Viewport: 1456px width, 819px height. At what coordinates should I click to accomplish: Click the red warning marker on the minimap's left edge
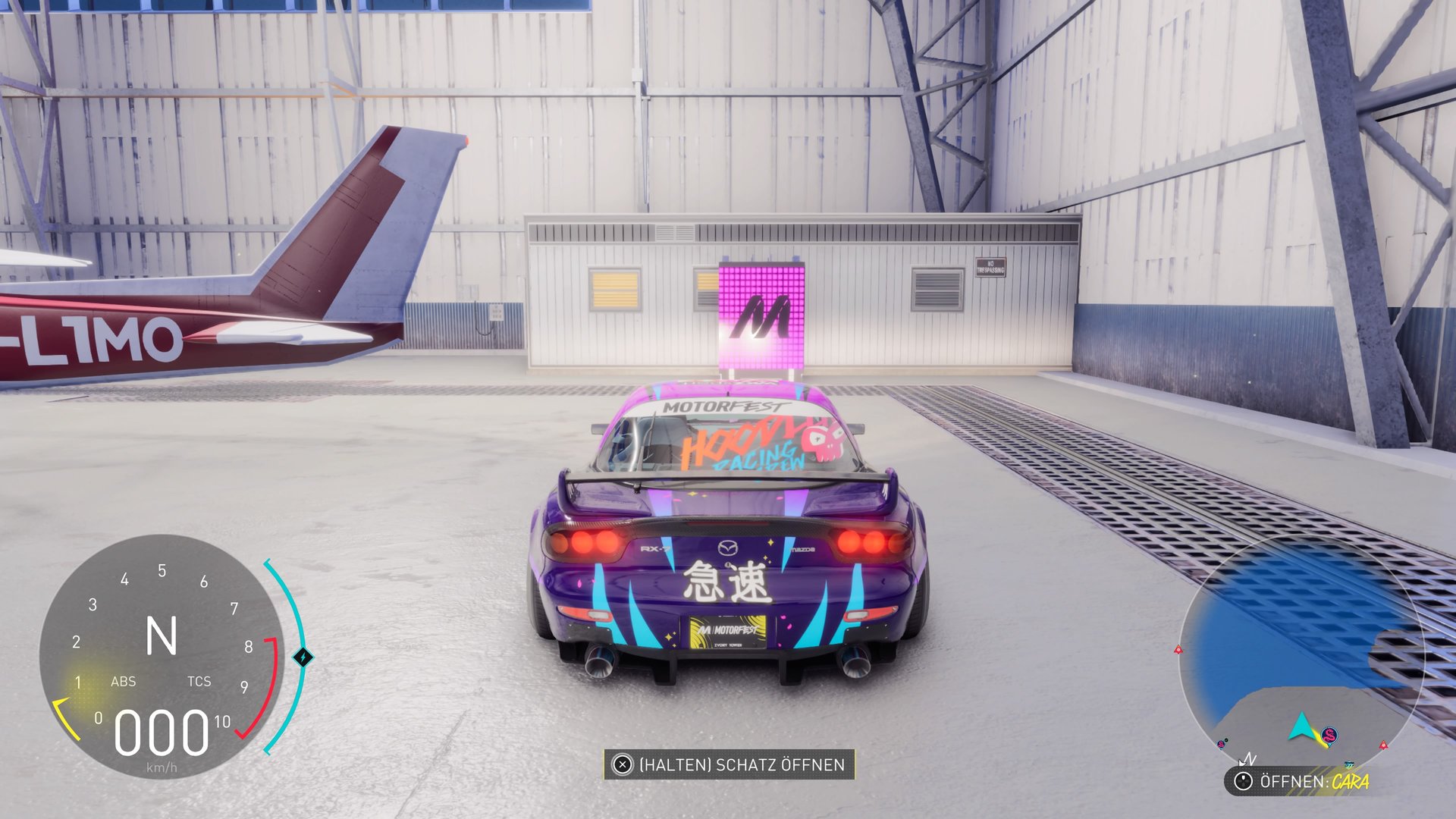(1178, 651)
